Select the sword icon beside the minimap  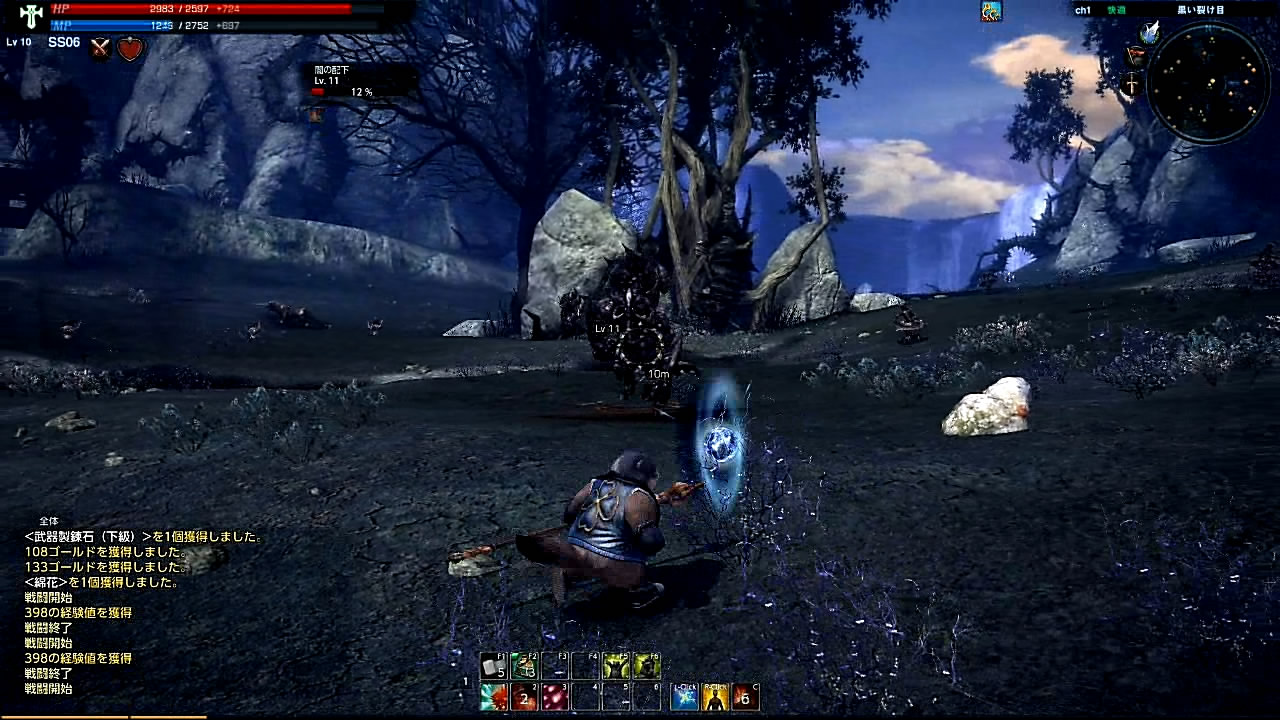[1132, 86]
